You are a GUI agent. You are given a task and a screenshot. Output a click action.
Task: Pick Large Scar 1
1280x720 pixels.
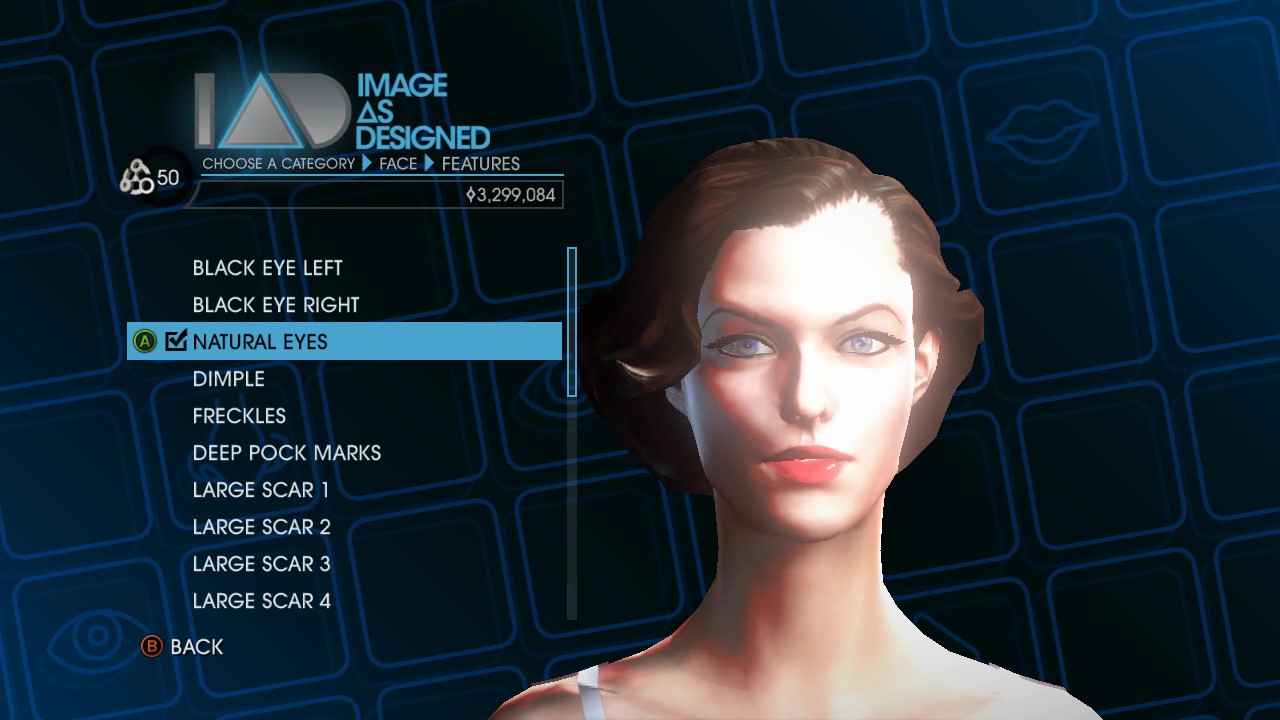(x=260, y=490)
